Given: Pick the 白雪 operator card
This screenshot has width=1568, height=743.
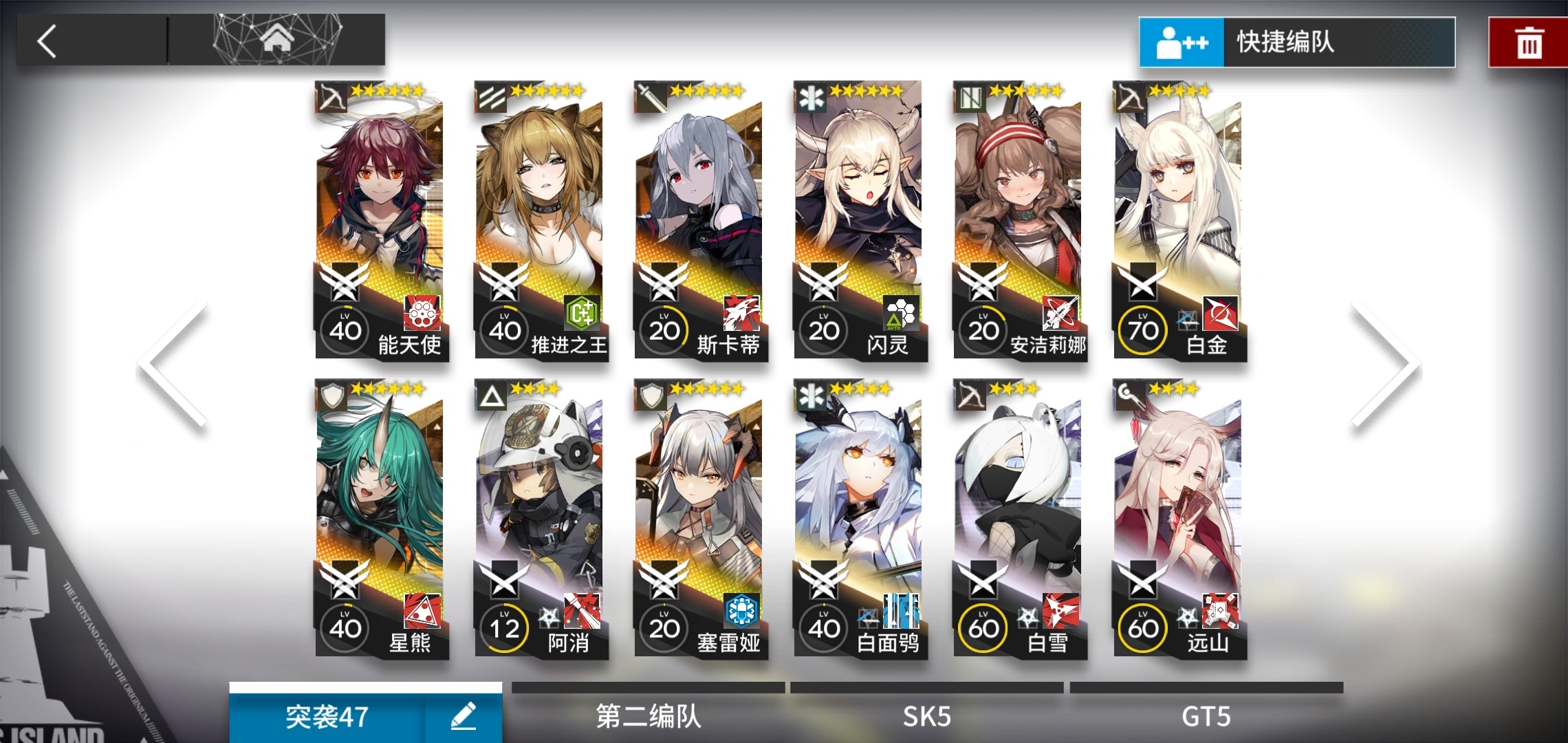Looking at the screenshot, I should [x=1020, y=519].
